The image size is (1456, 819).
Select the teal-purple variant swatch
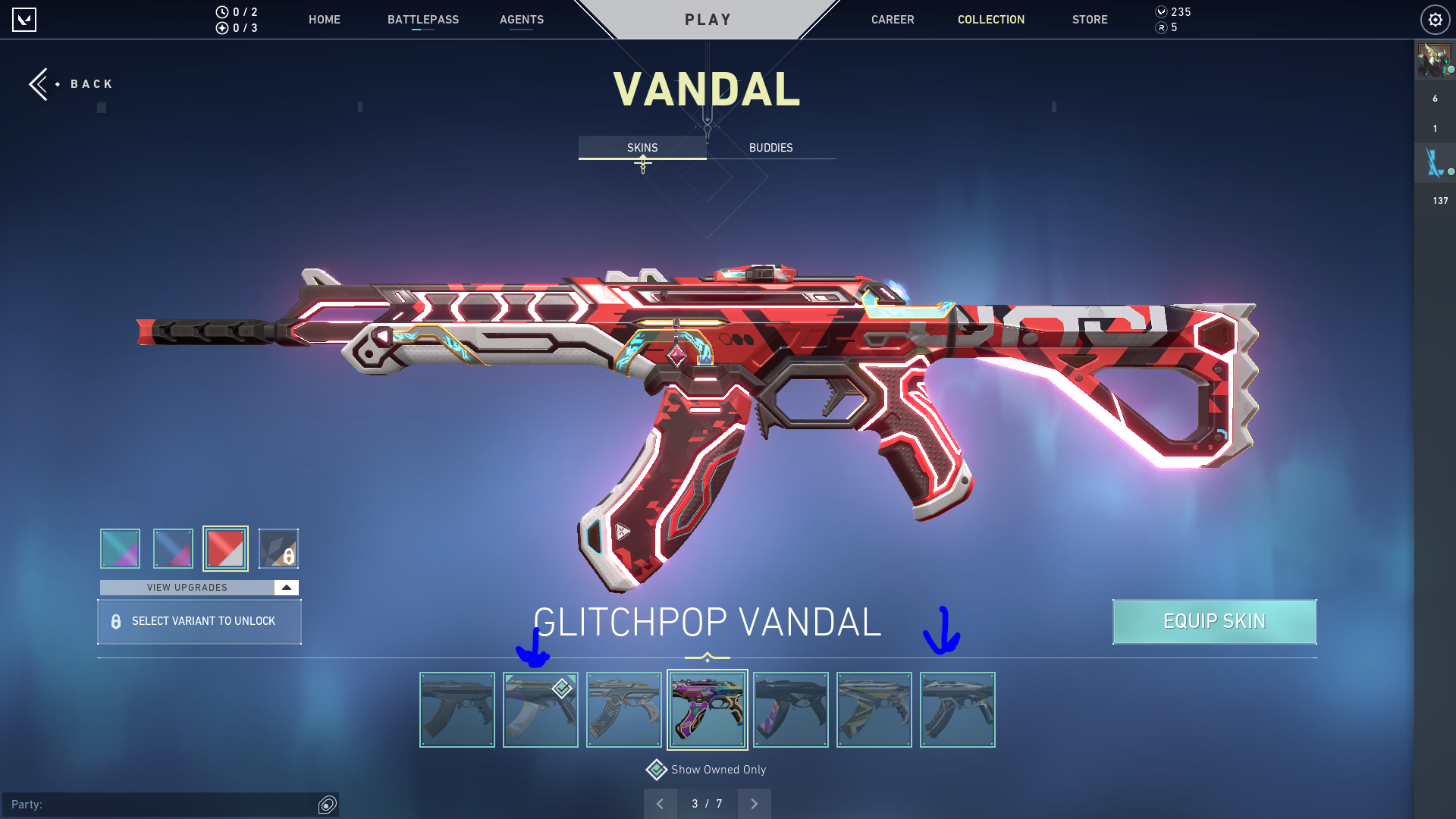coord(119,548)
